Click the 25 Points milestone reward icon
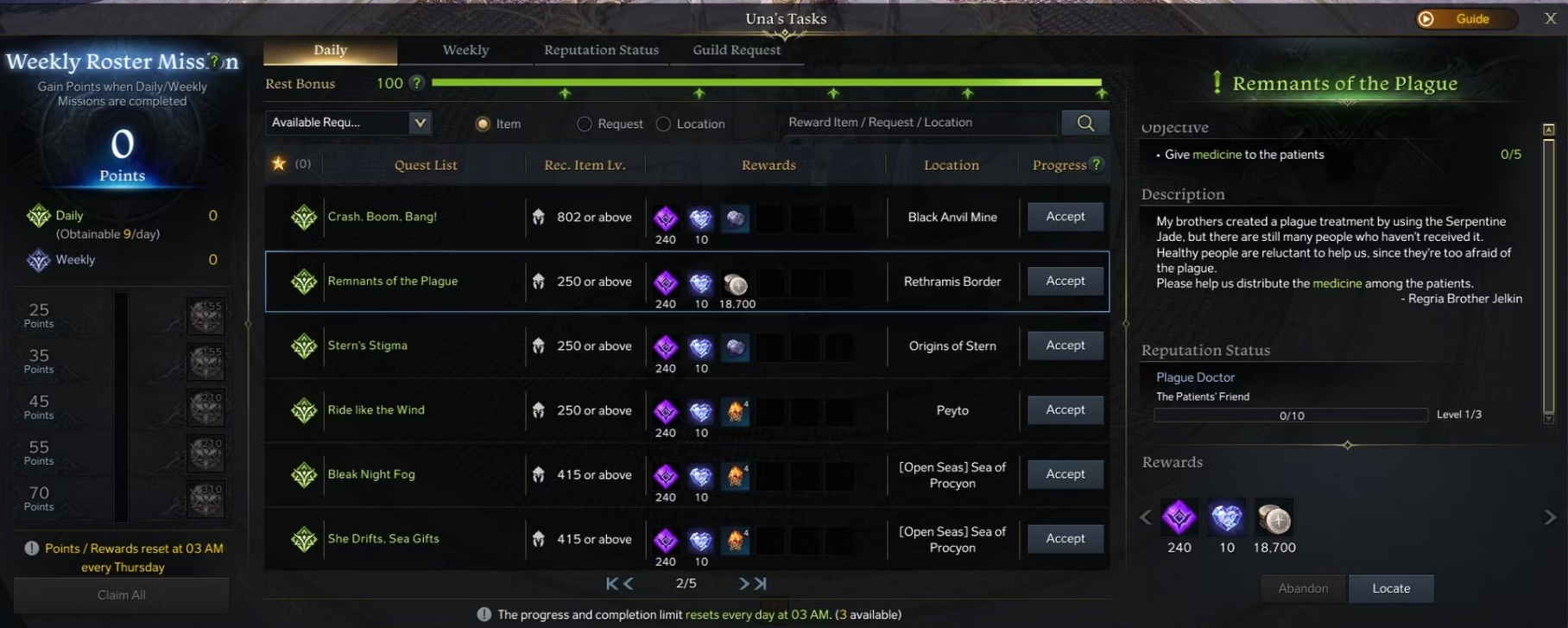Viewport: 1568px width, 628px height. [205, 315]
